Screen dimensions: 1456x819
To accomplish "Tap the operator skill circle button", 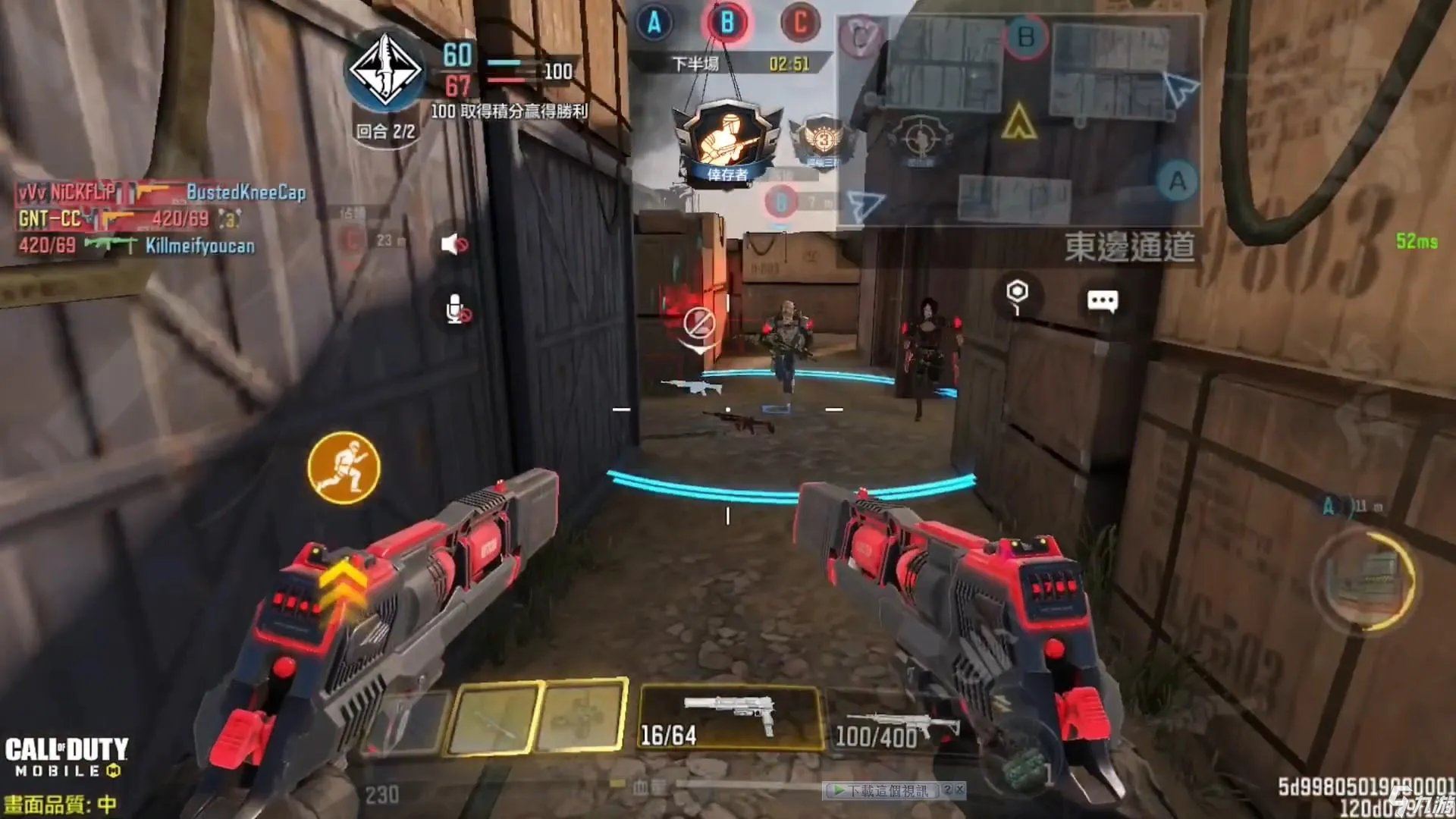I will [1367, 580].
